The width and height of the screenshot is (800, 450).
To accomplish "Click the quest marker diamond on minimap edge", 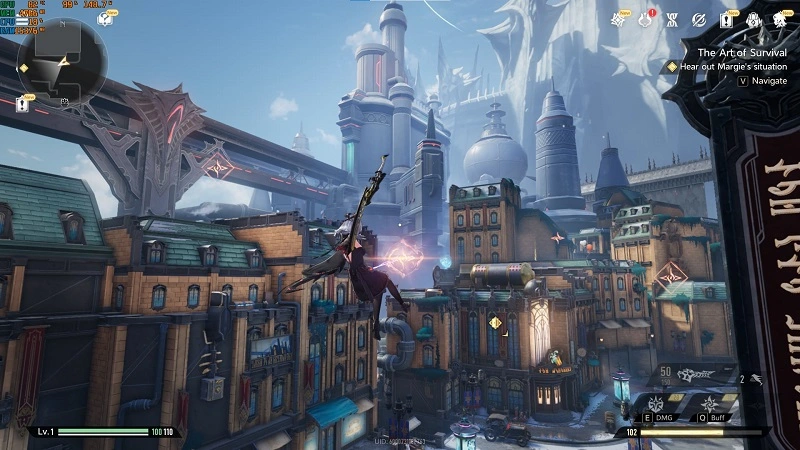I will point(23,68).
